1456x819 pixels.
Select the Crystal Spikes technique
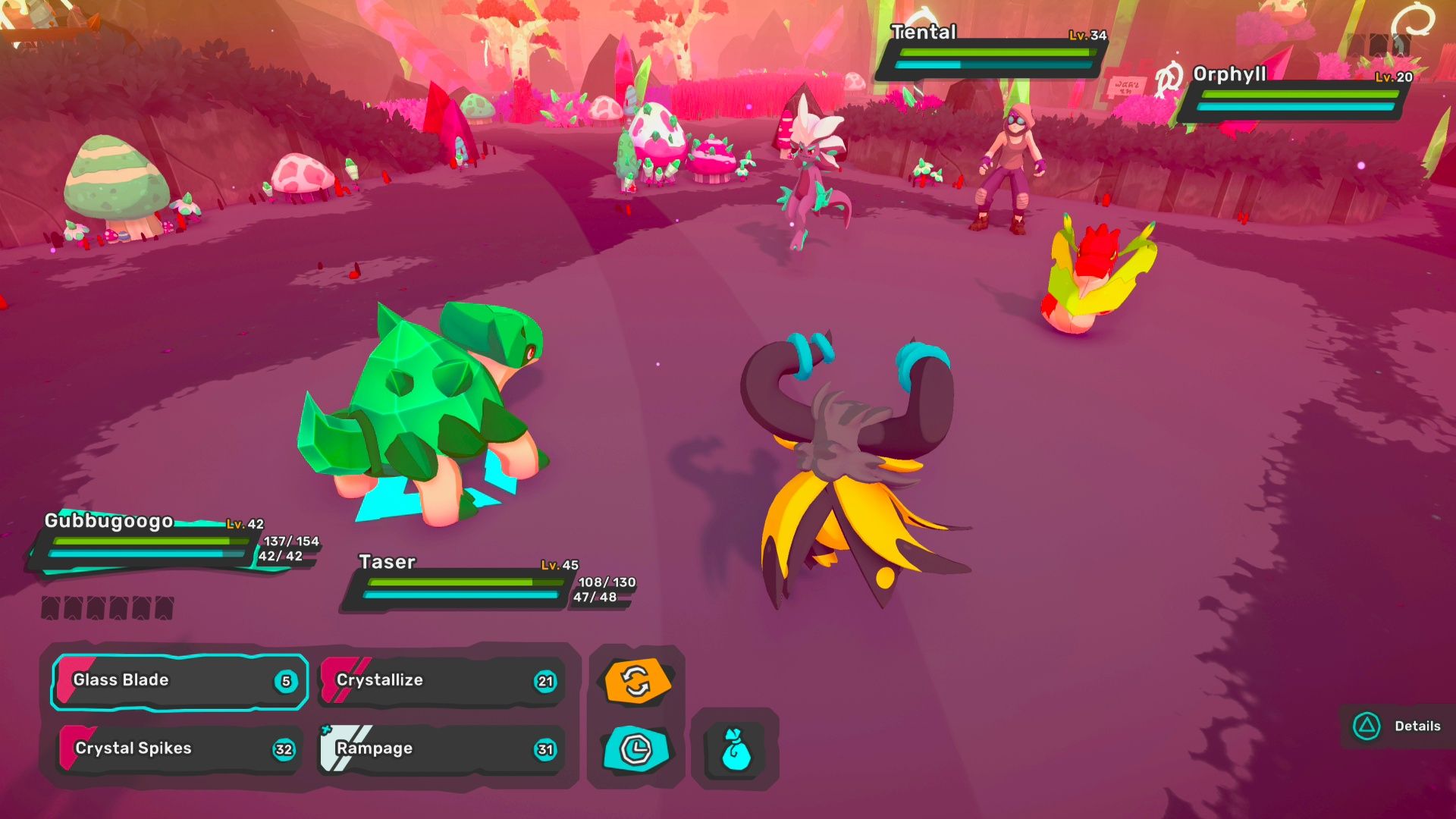tap(178, 748)
